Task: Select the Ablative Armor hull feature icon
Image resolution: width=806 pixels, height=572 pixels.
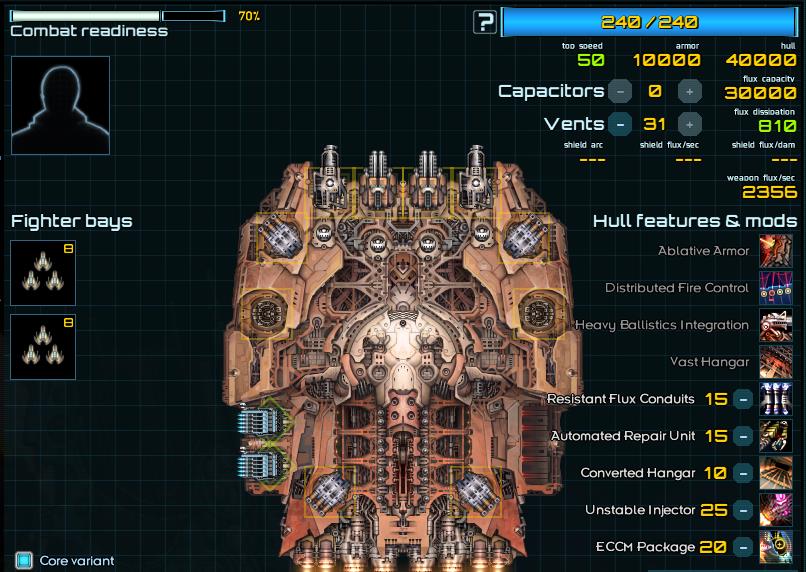Action: [x=777, y=251]
